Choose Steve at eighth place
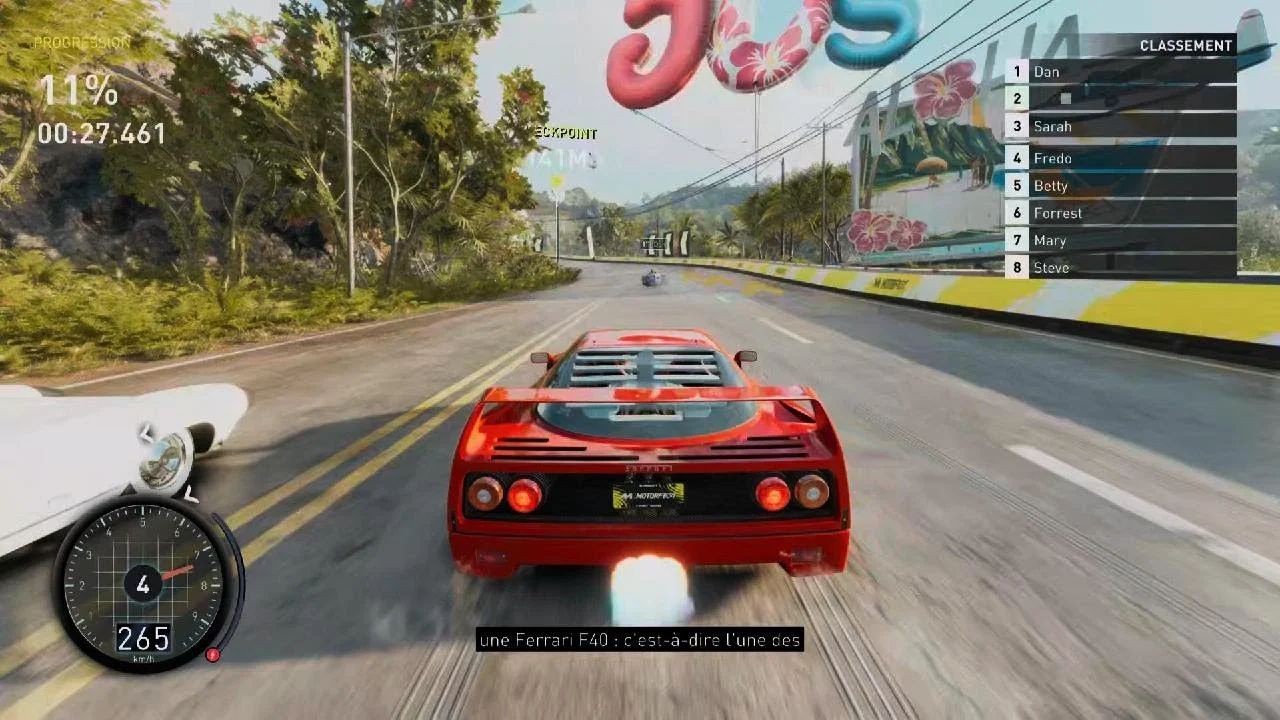1280x720 pixels. tap(1120, 267)
